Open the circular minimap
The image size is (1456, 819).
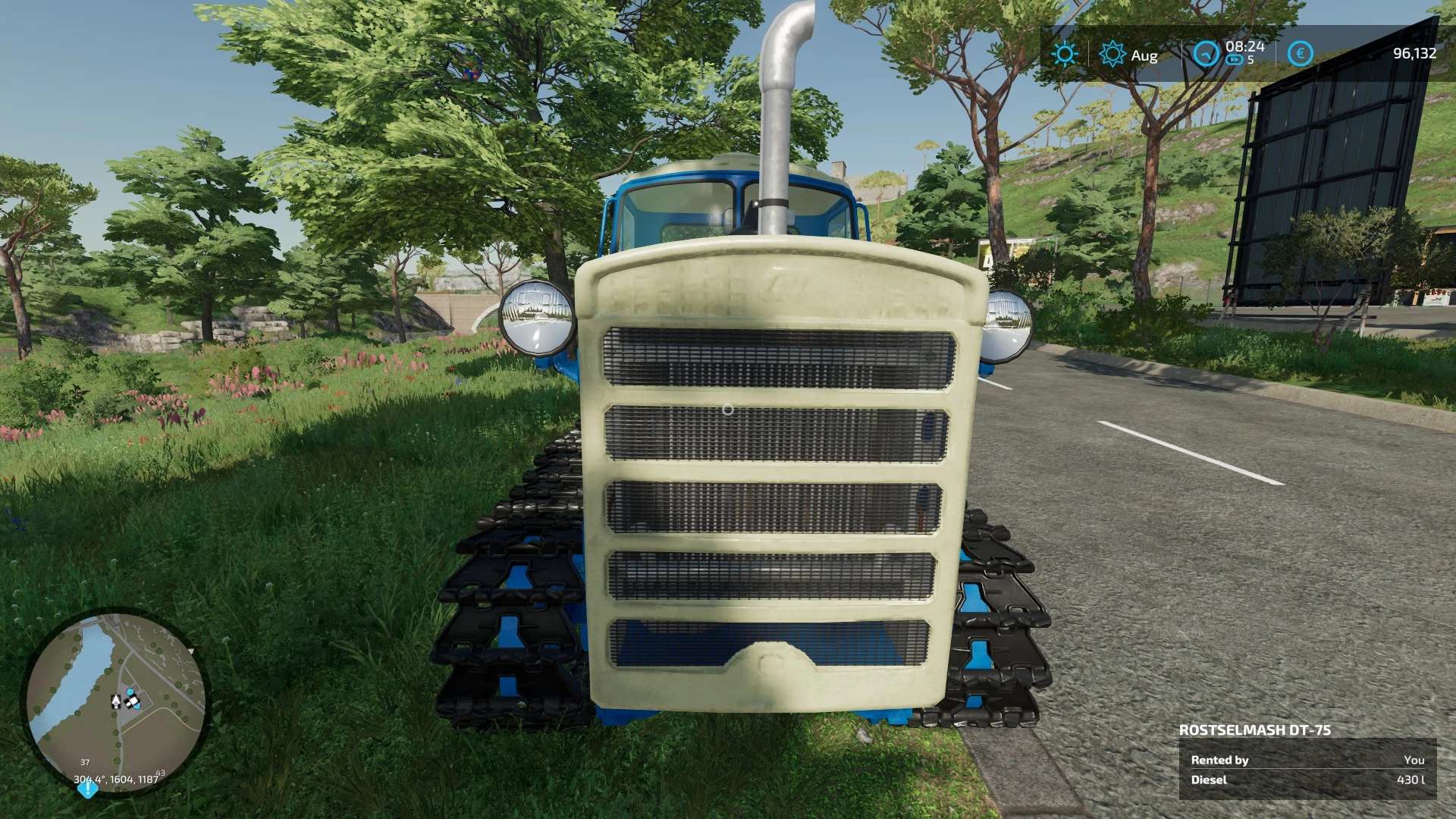click(116, 701)
